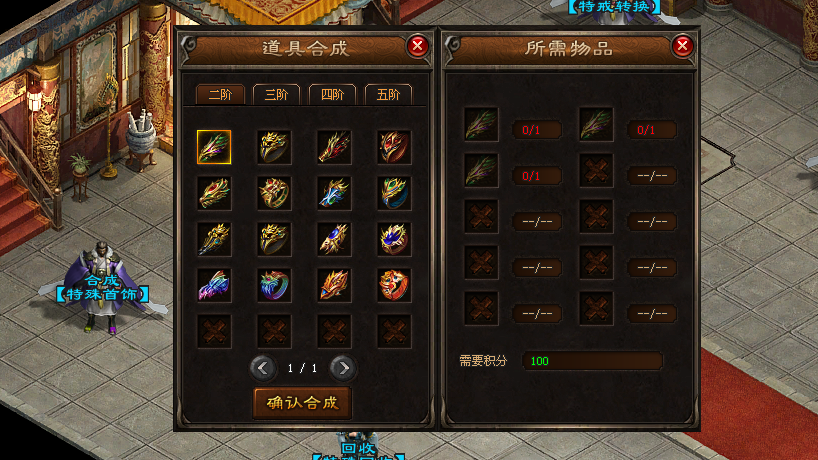Viewport: 818px width, 460px height.
Task: Switch to the 二阶 tier tab
Action: [220, 95]
